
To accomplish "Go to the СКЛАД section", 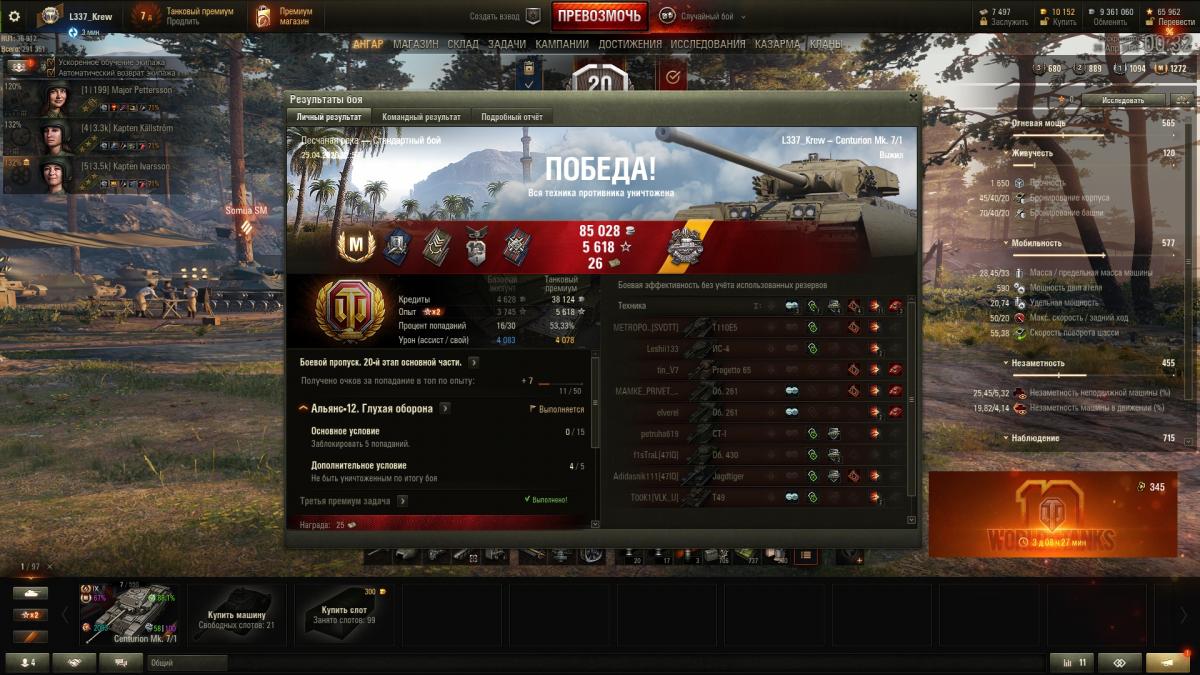I will 463,44.
